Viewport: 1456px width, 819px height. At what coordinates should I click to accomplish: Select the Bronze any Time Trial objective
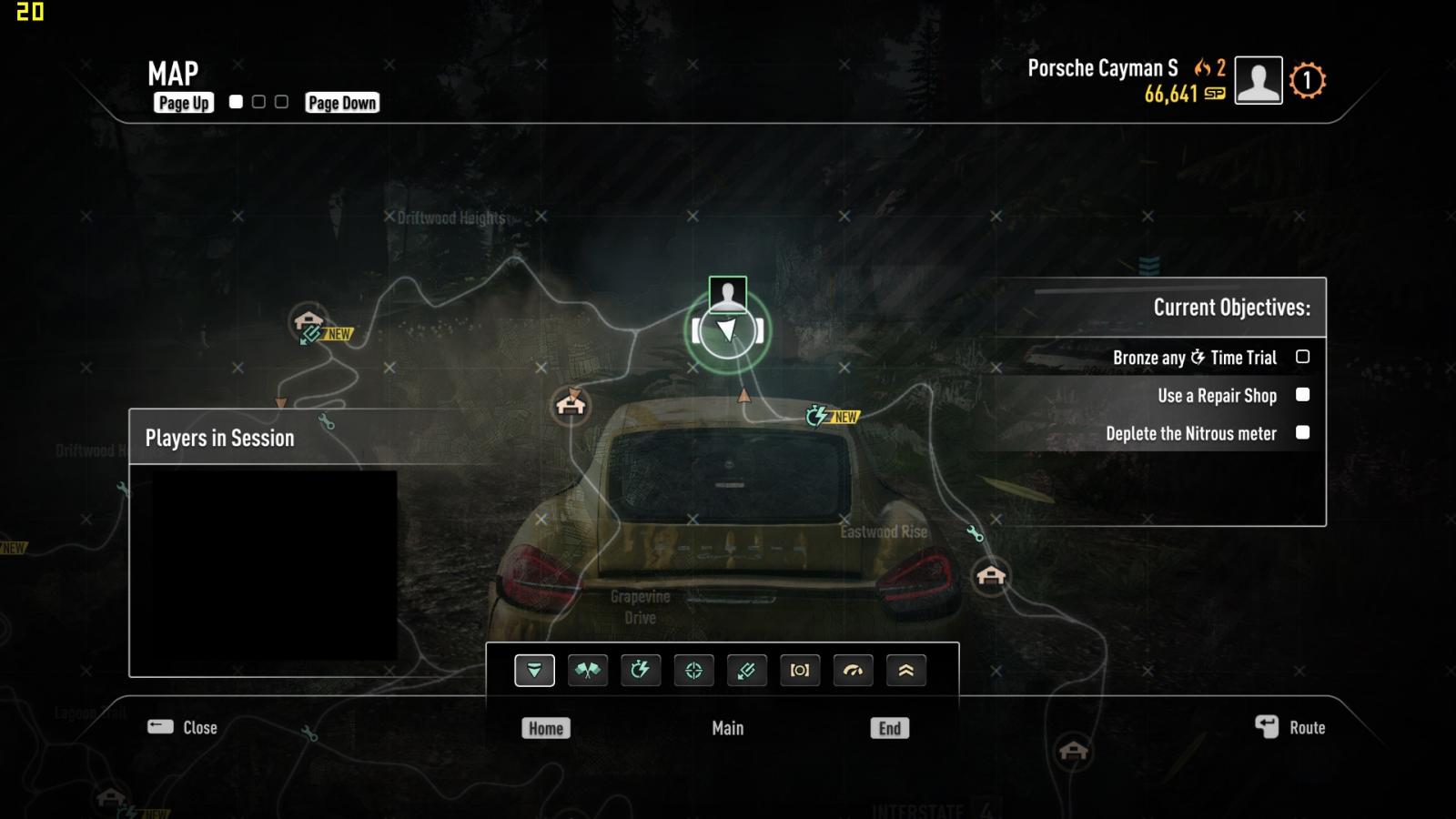[x=1194, y=358]
